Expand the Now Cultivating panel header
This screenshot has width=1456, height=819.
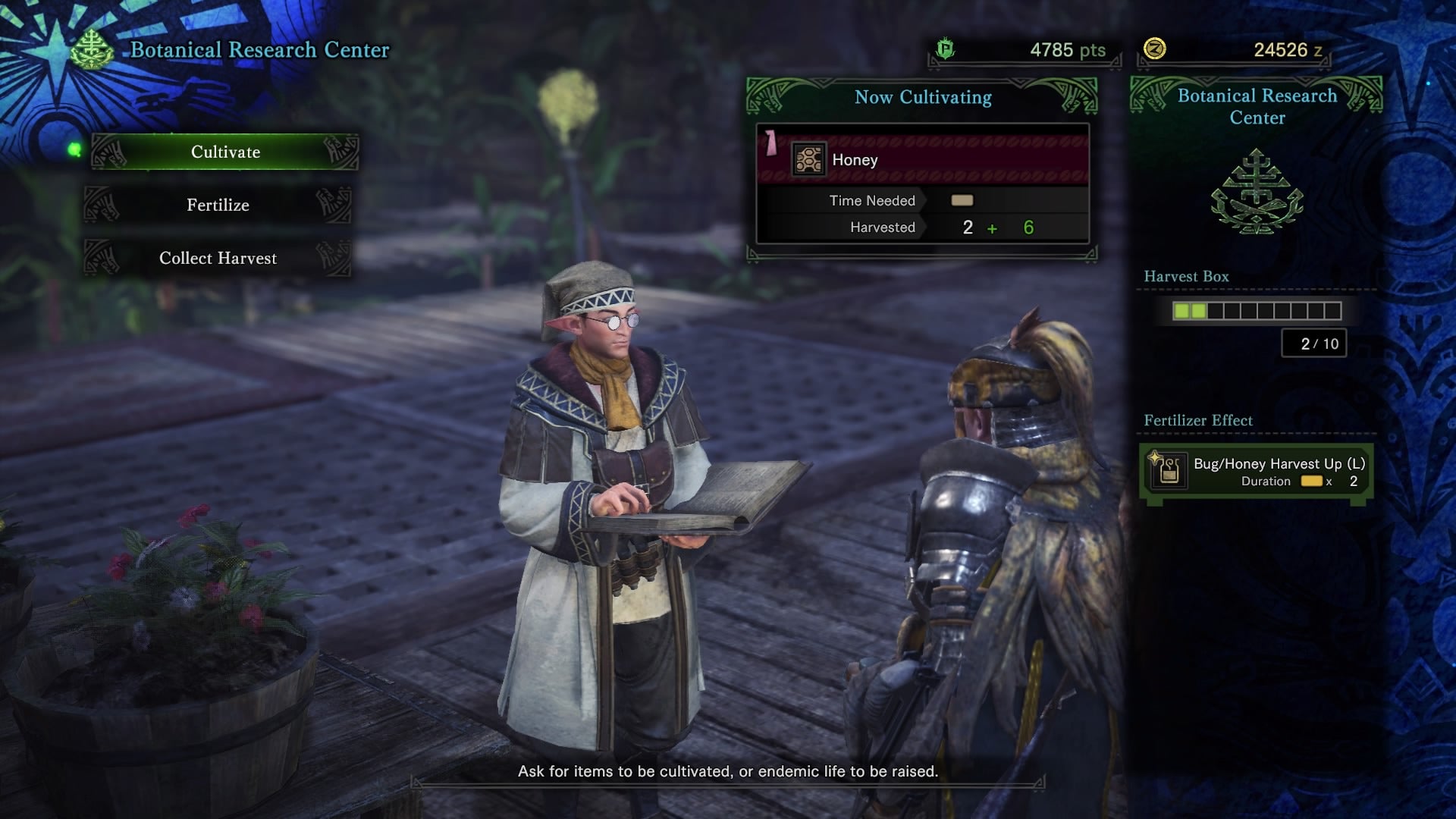coord(923,97)
